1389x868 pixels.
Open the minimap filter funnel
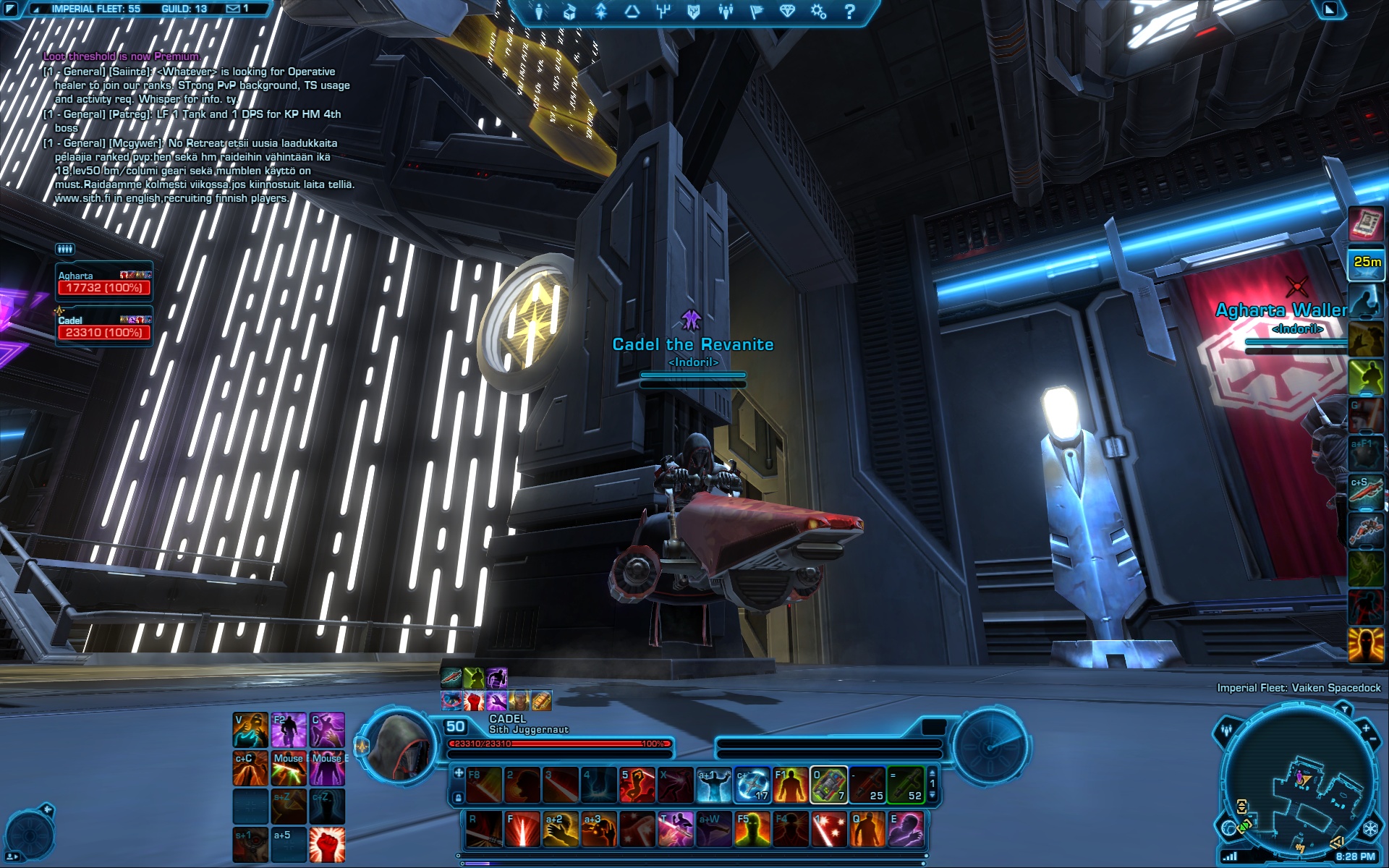pos(1344,710)
